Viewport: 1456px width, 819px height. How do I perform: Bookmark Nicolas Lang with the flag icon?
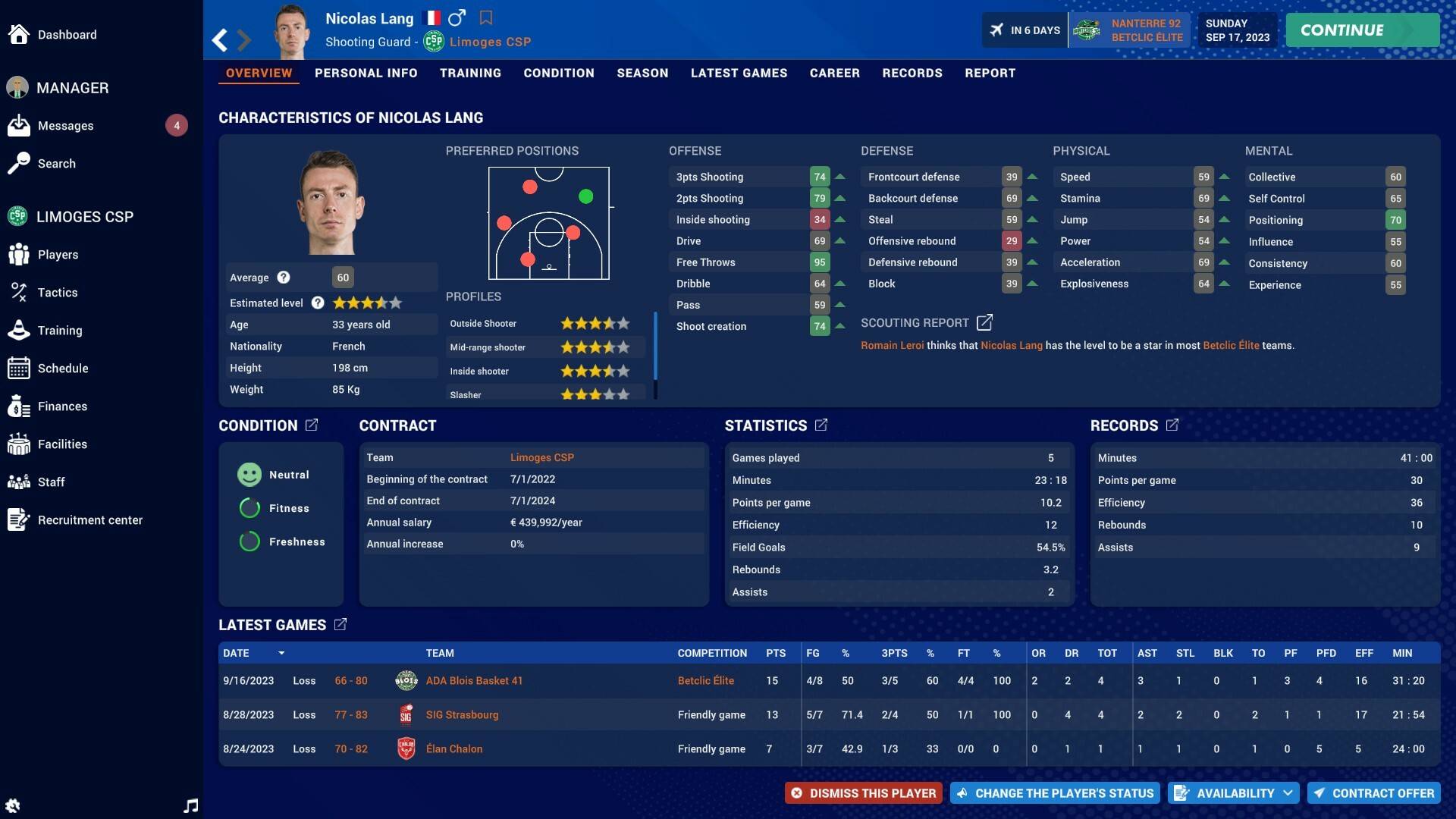pyautogui.click(x=486, y=17)
